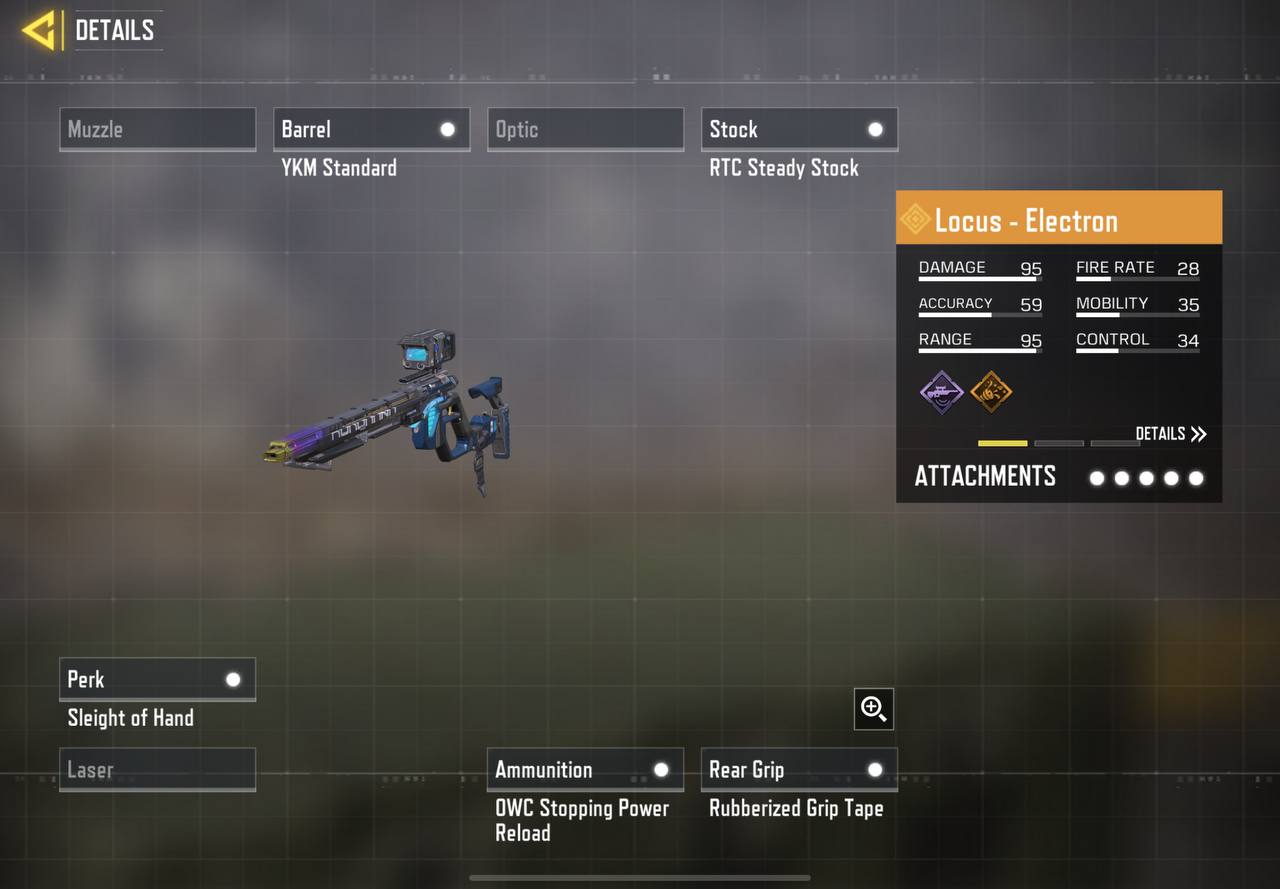
Task: Click the magnifying glass zoom button
Action: [x=874, y=709]
